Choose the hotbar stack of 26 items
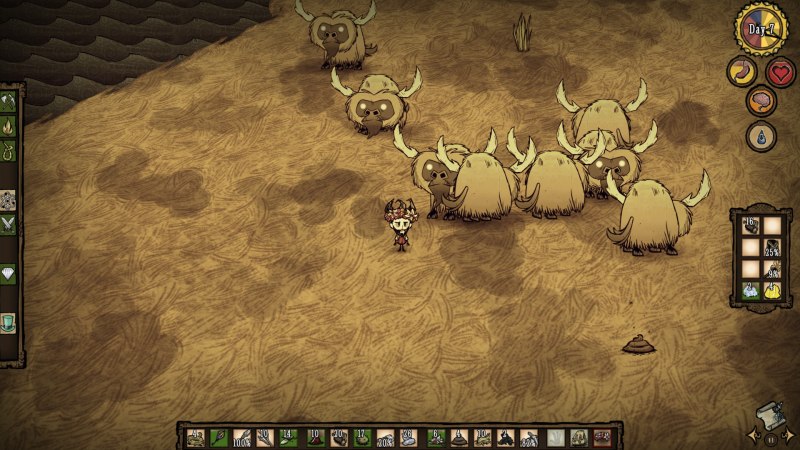Viewport: 800px width, 450px height. pyautogui.click(x=409, y=437)
